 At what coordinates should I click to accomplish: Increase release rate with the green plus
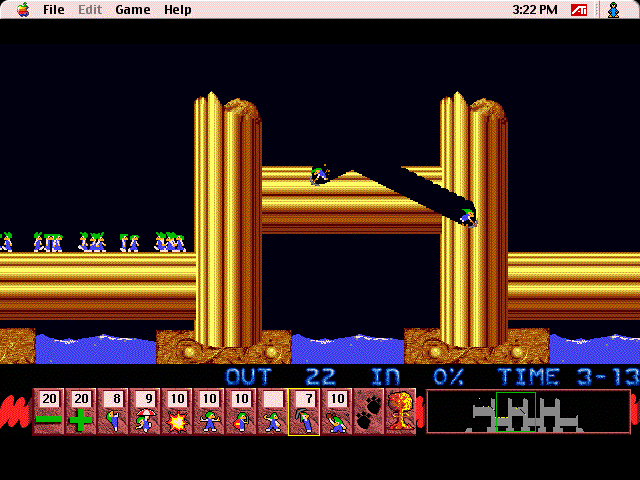point(80,412)
